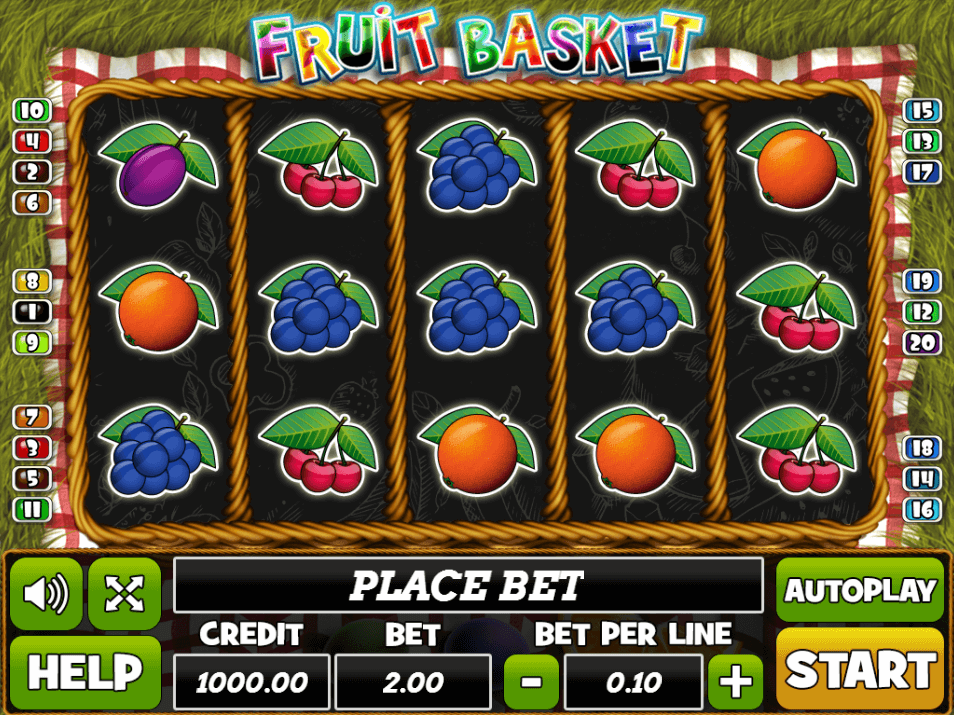Screen dimensions: 954x715
Task: Open the HELP screen
Action: pos(85,673)
